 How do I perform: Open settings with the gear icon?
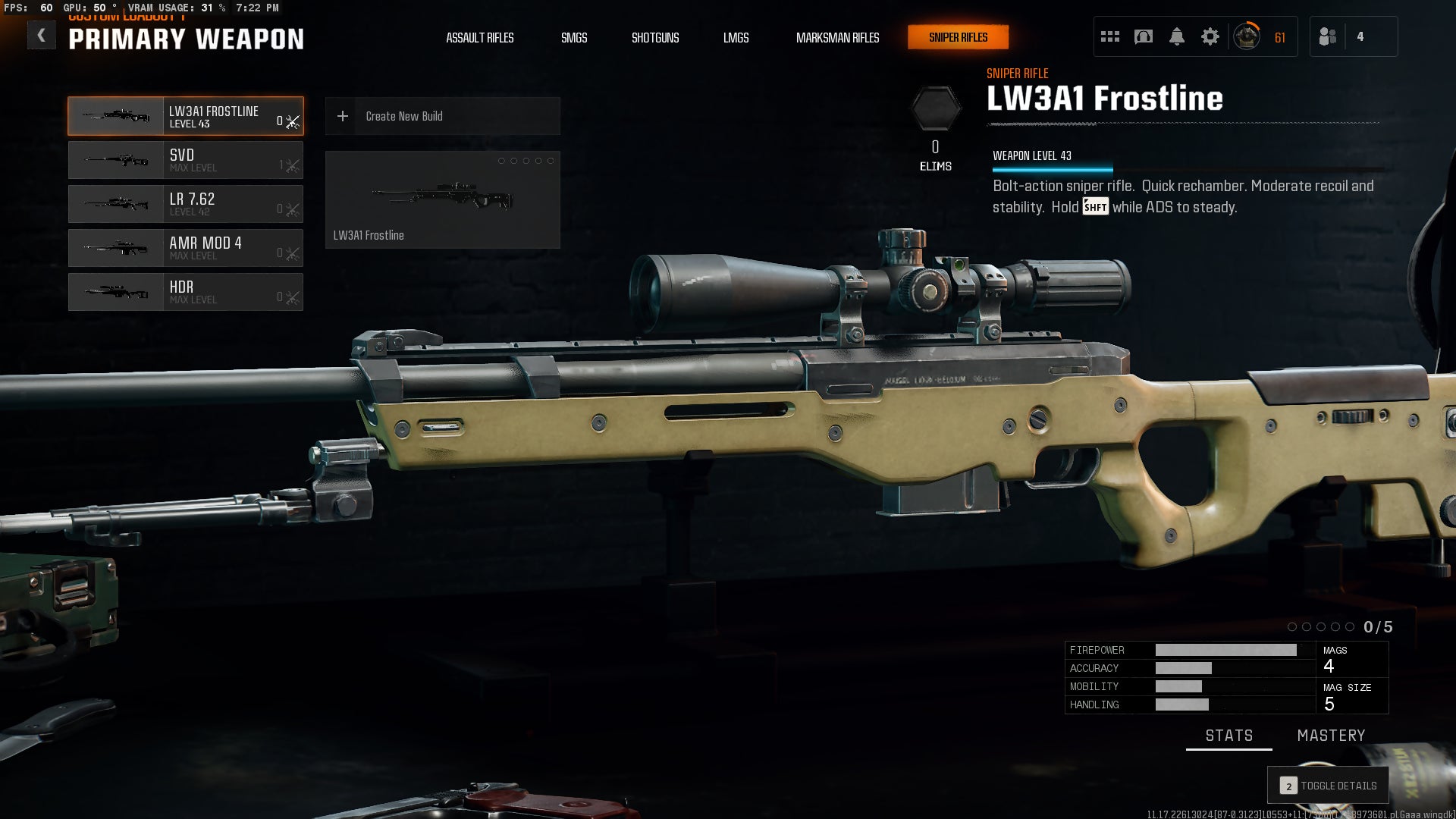click(1210, 36)
